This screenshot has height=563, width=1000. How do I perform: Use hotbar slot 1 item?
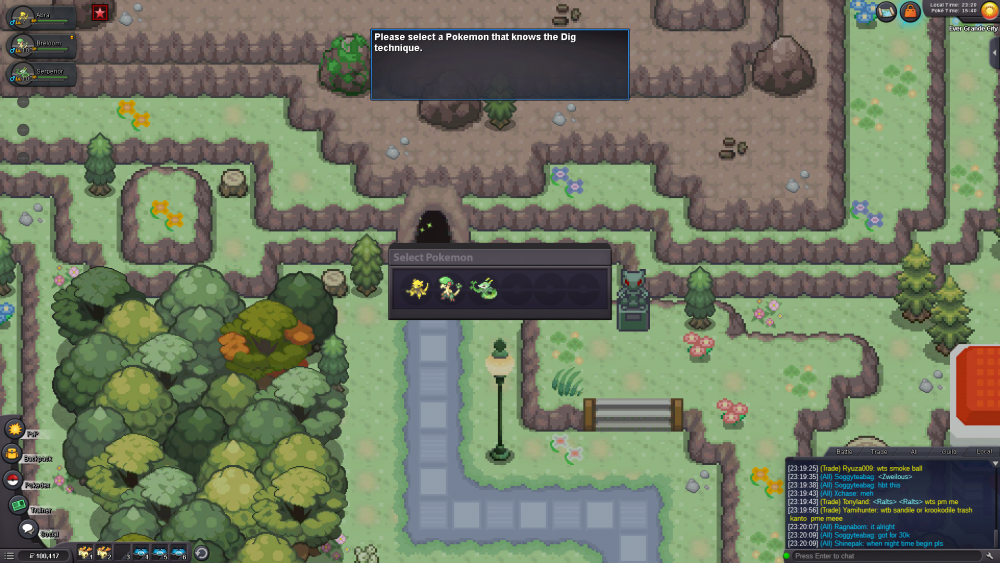(85, 553)
